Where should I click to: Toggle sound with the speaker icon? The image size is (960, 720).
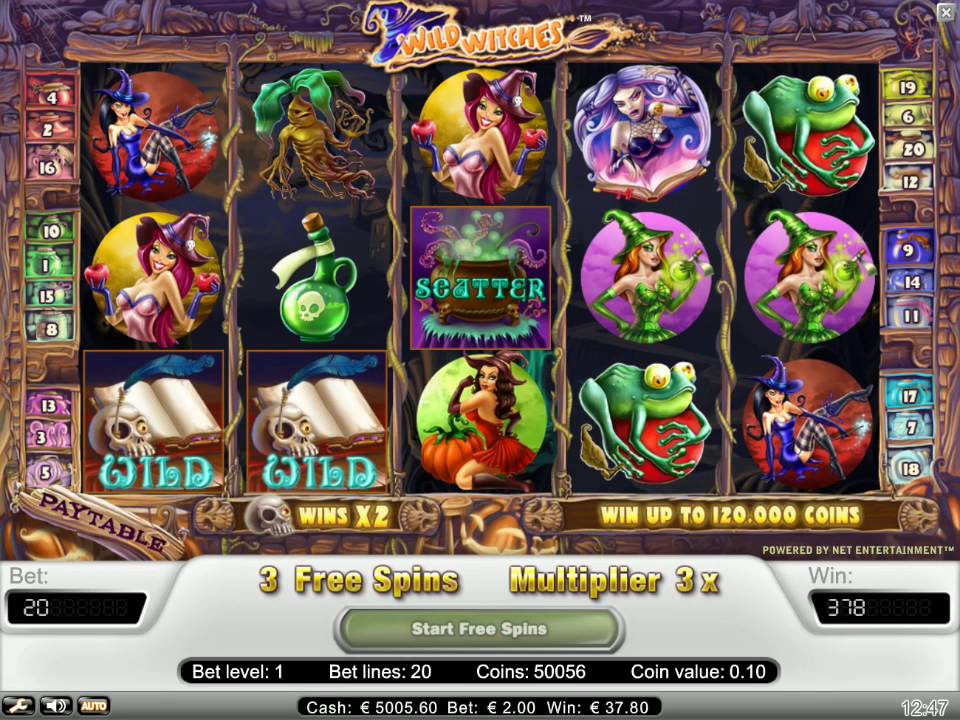55,706
